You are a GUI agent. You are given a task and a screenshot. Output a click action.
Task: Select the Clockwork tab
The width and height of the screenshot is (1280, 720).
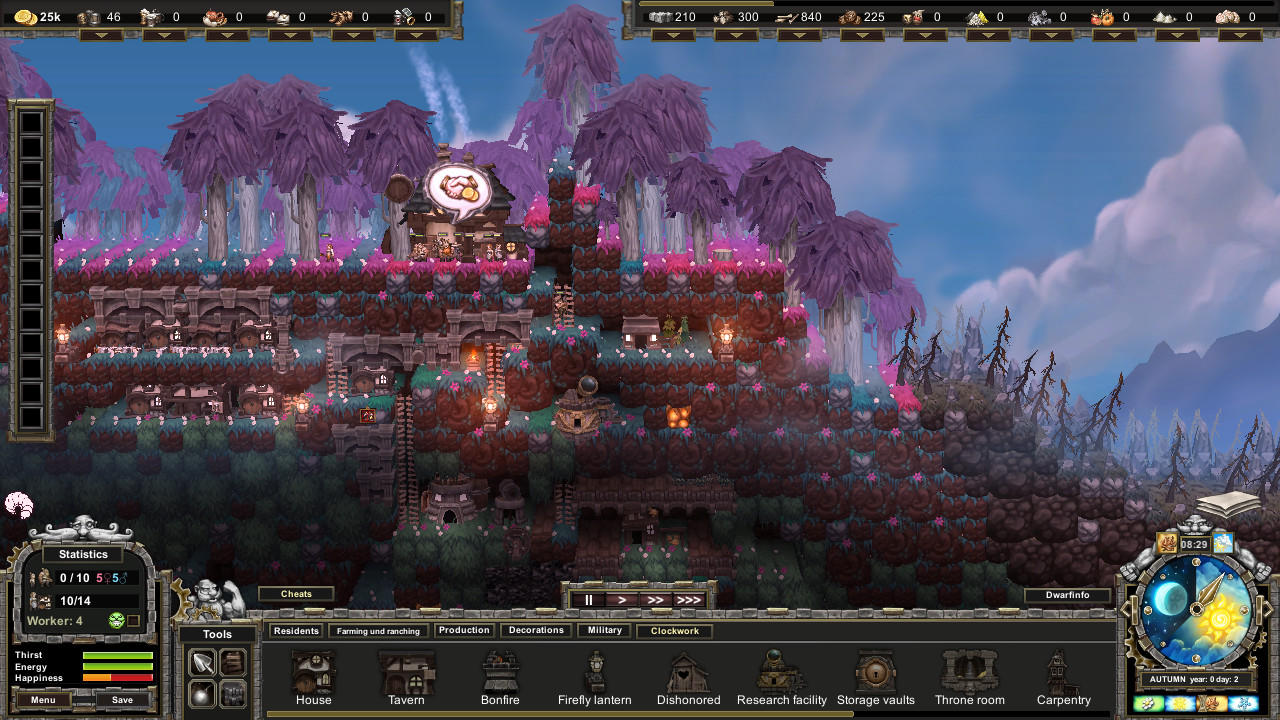pyautogui.click(x=675, y=631)
